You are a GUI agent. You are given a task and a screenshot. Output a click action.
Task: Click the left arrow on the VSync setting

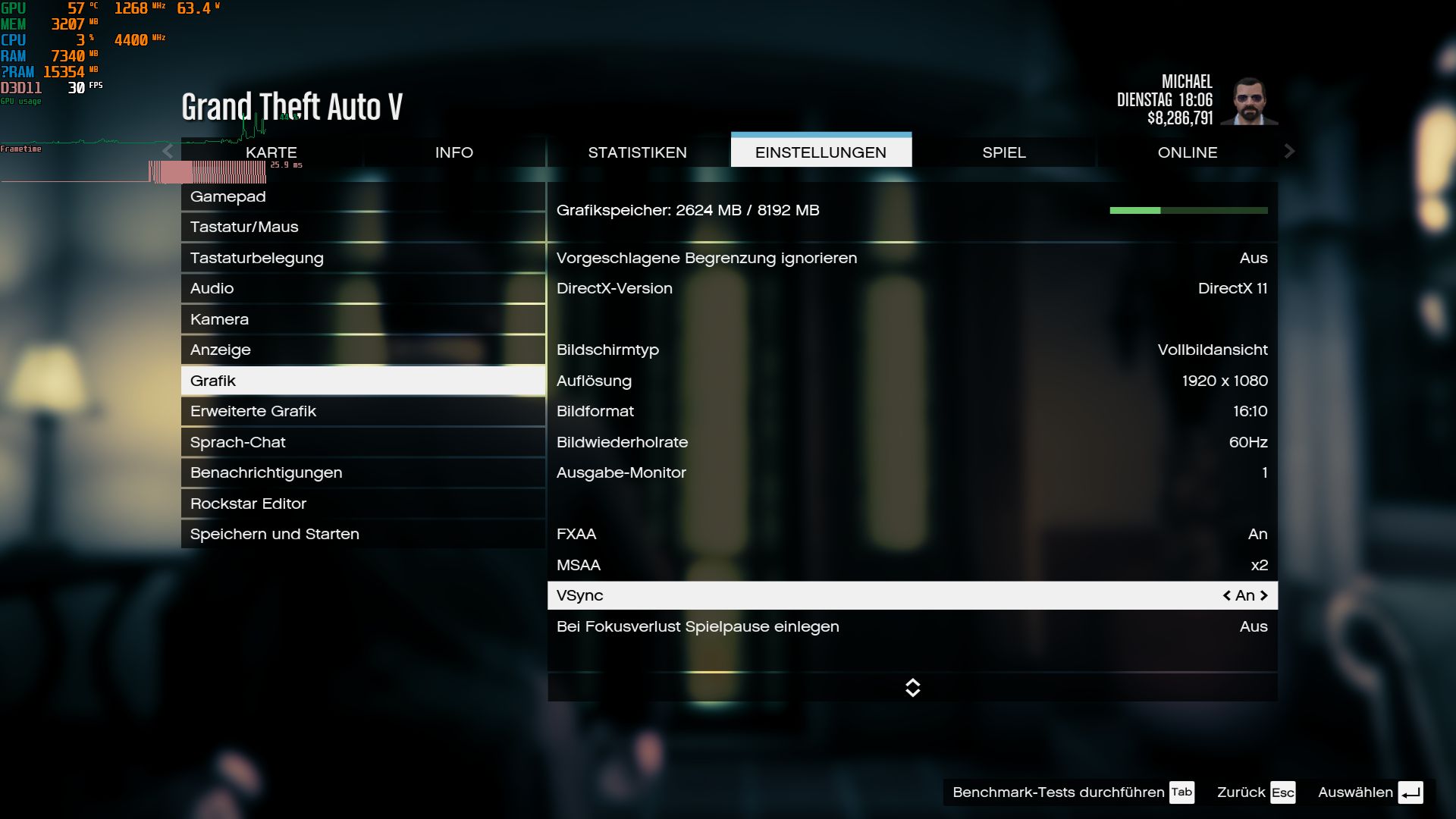1225,595
